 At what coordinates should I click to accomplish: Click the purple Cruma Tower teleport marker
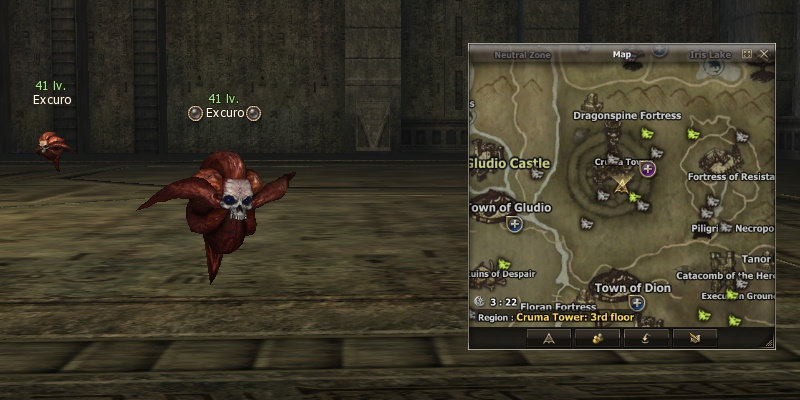pyautogui.click(x=648, y=169)
